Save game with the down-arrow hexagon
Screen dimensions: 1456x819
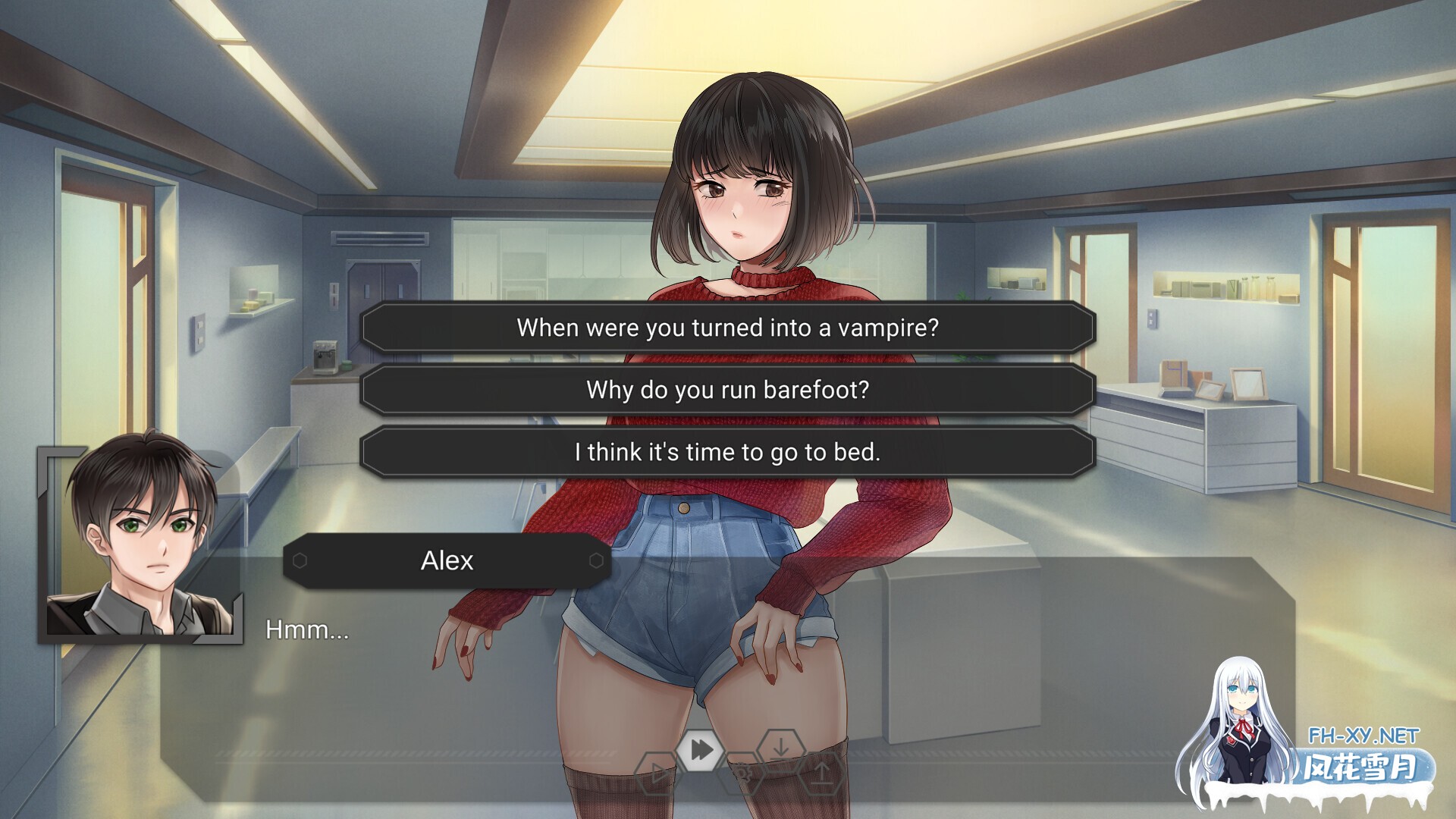pyautogui.click(x=781, y=748)
